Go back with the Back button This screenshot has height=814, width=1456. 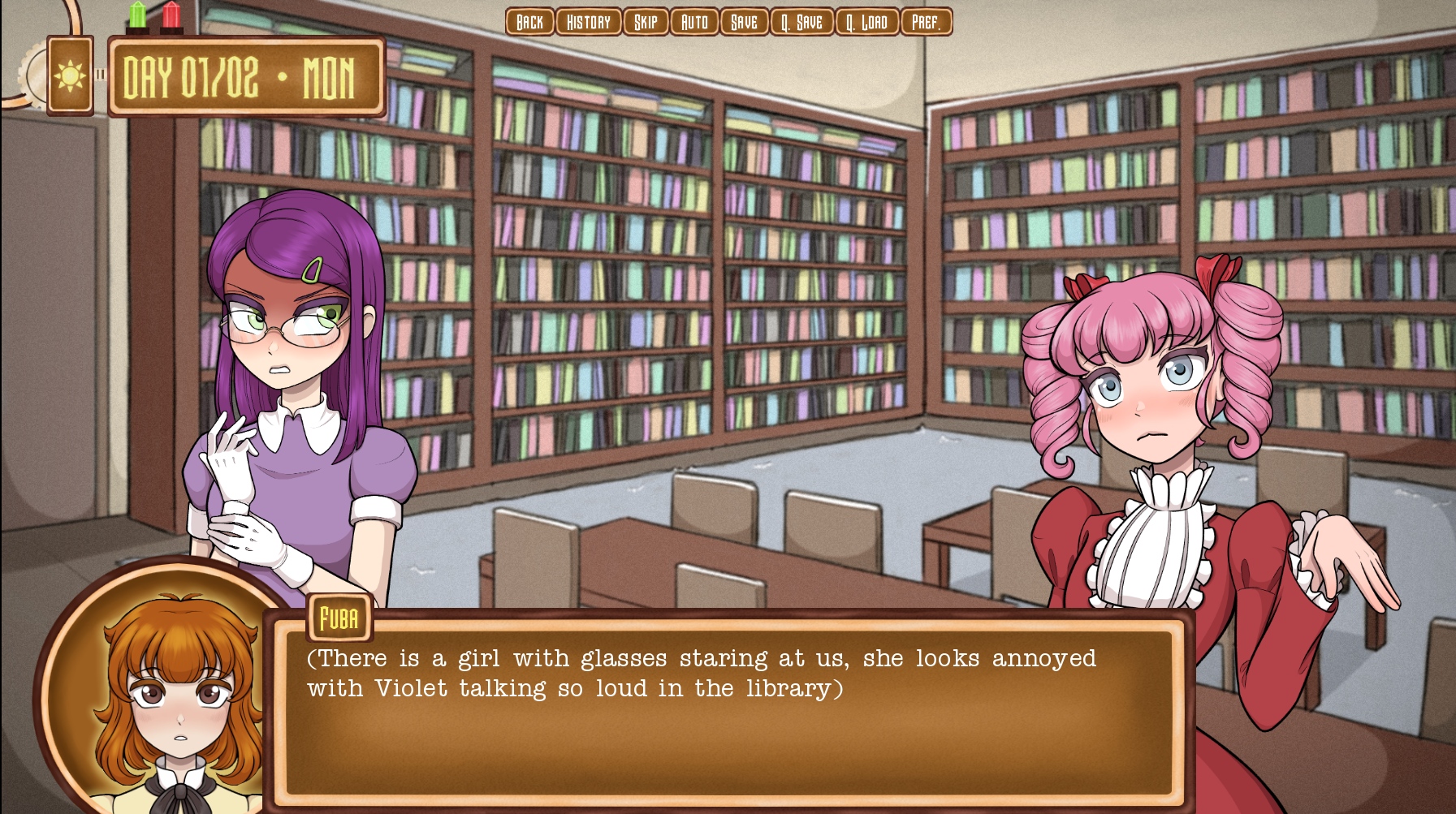point(529,22)
